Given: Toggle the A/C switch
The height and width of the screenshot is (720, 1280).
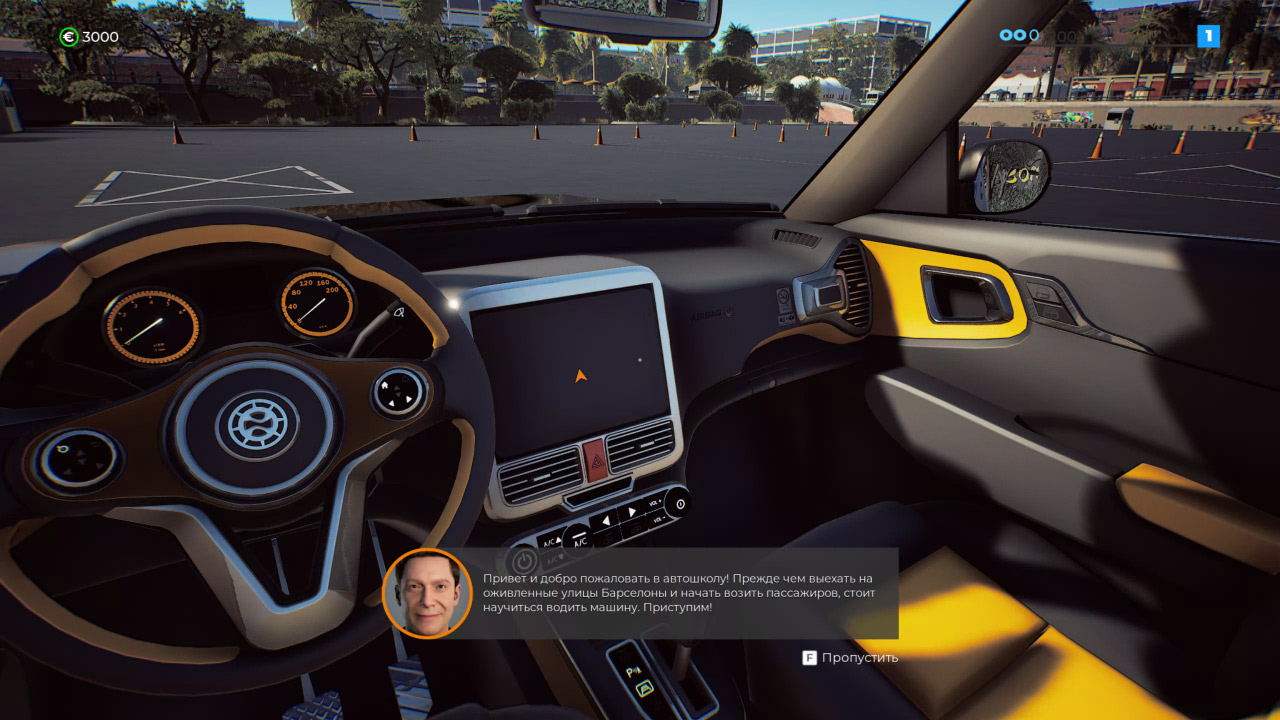Looking at the screenshot, I should 579,543.
